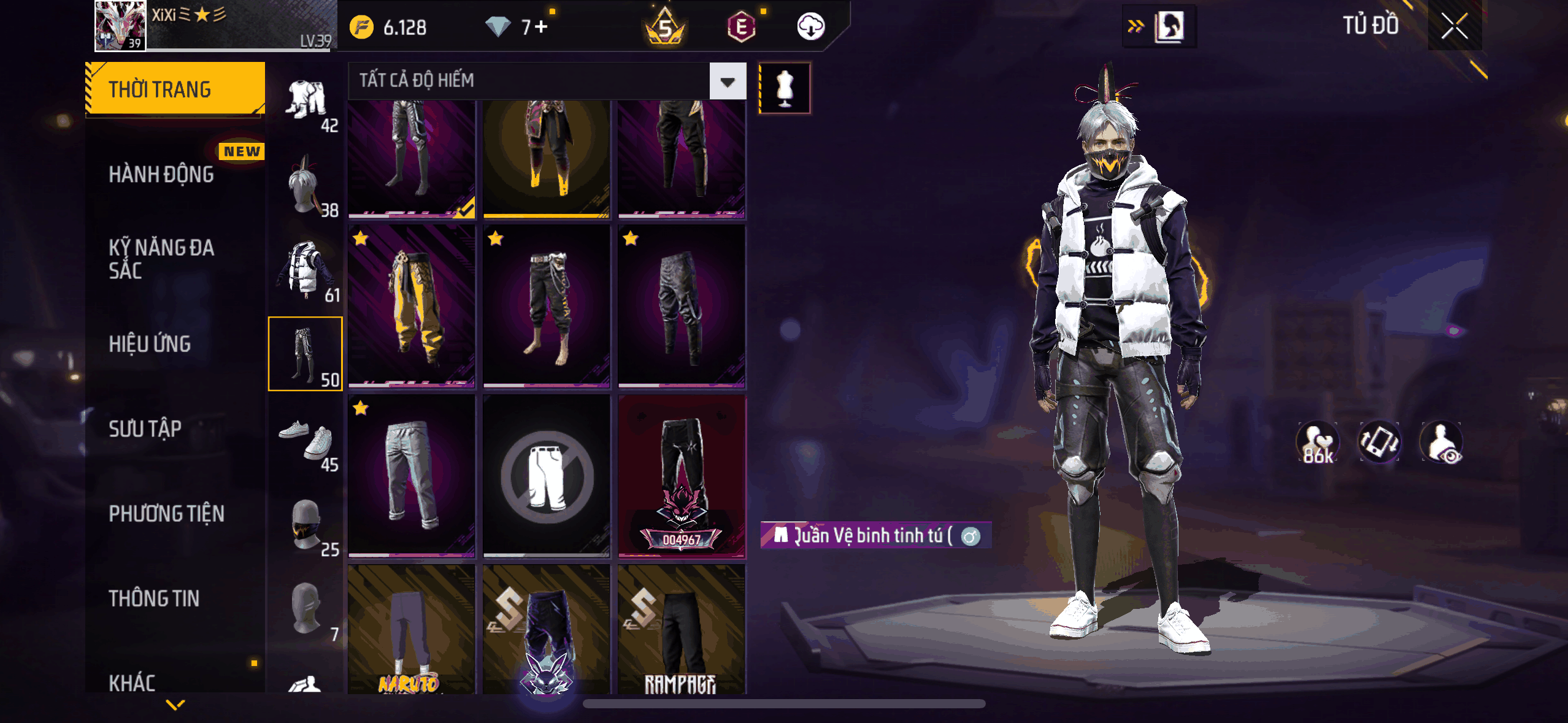This screenshot has height=723, width=1568.
Task: Go to the PHƯƠNG TIỆN tab
Action: [166, 513]
